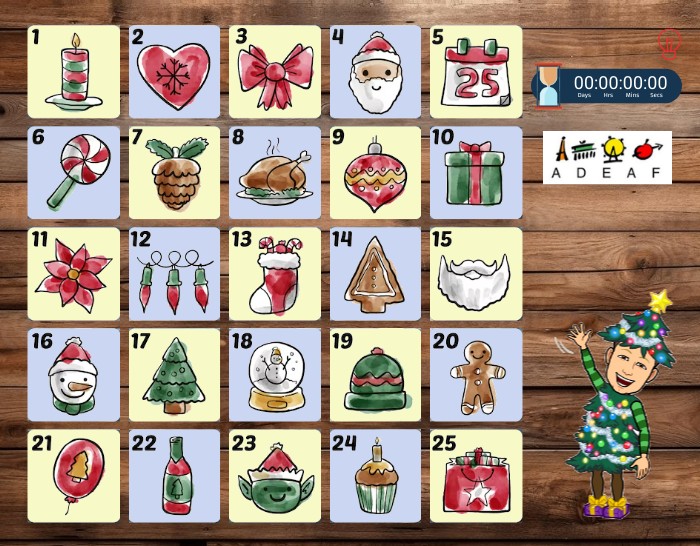Open advent tile 1 with the candle
The width and height of the screenshot is (700, 546).
[x=73, y=72]
